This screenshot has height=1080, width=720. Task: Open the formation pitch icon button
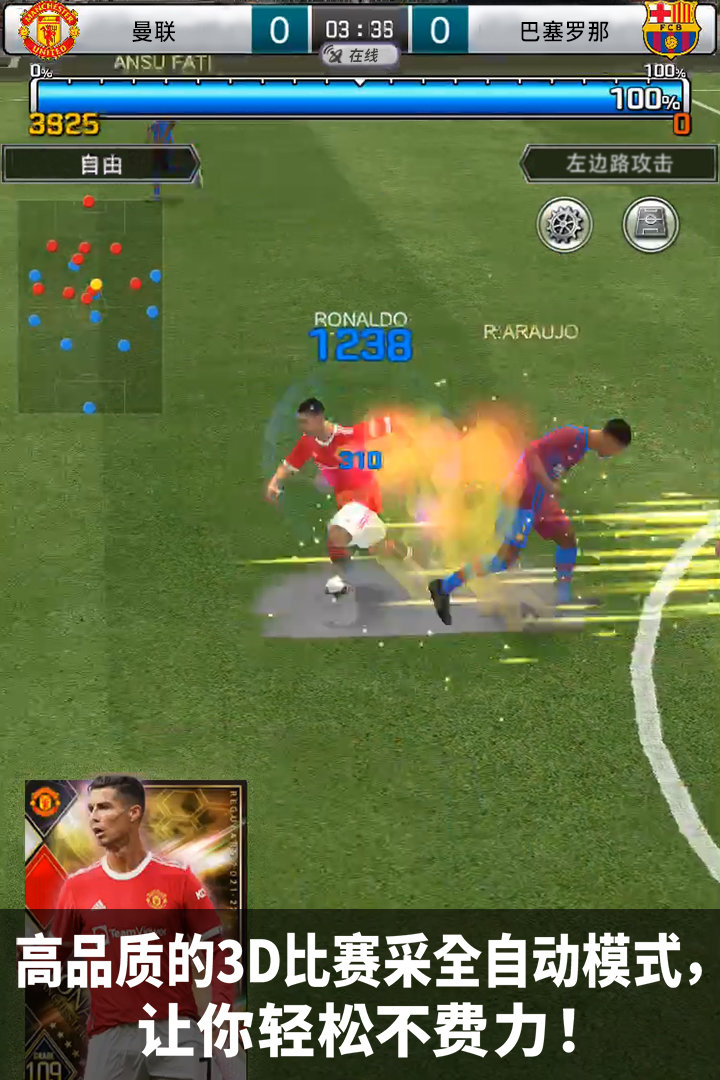click(651, 224)
